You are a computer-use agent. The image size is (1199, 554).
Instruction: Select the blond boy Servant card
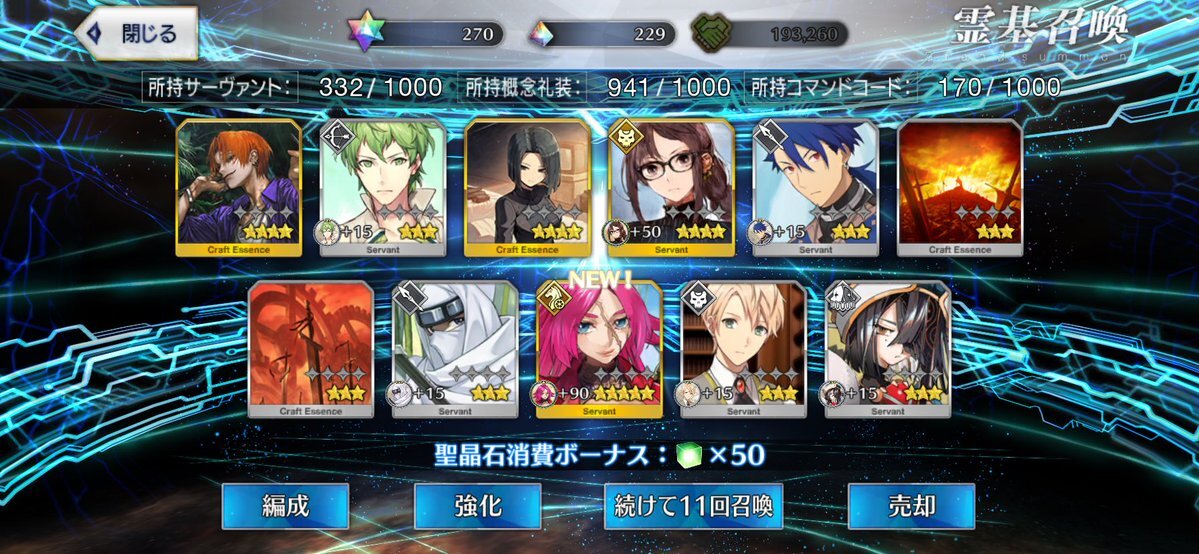743,348
